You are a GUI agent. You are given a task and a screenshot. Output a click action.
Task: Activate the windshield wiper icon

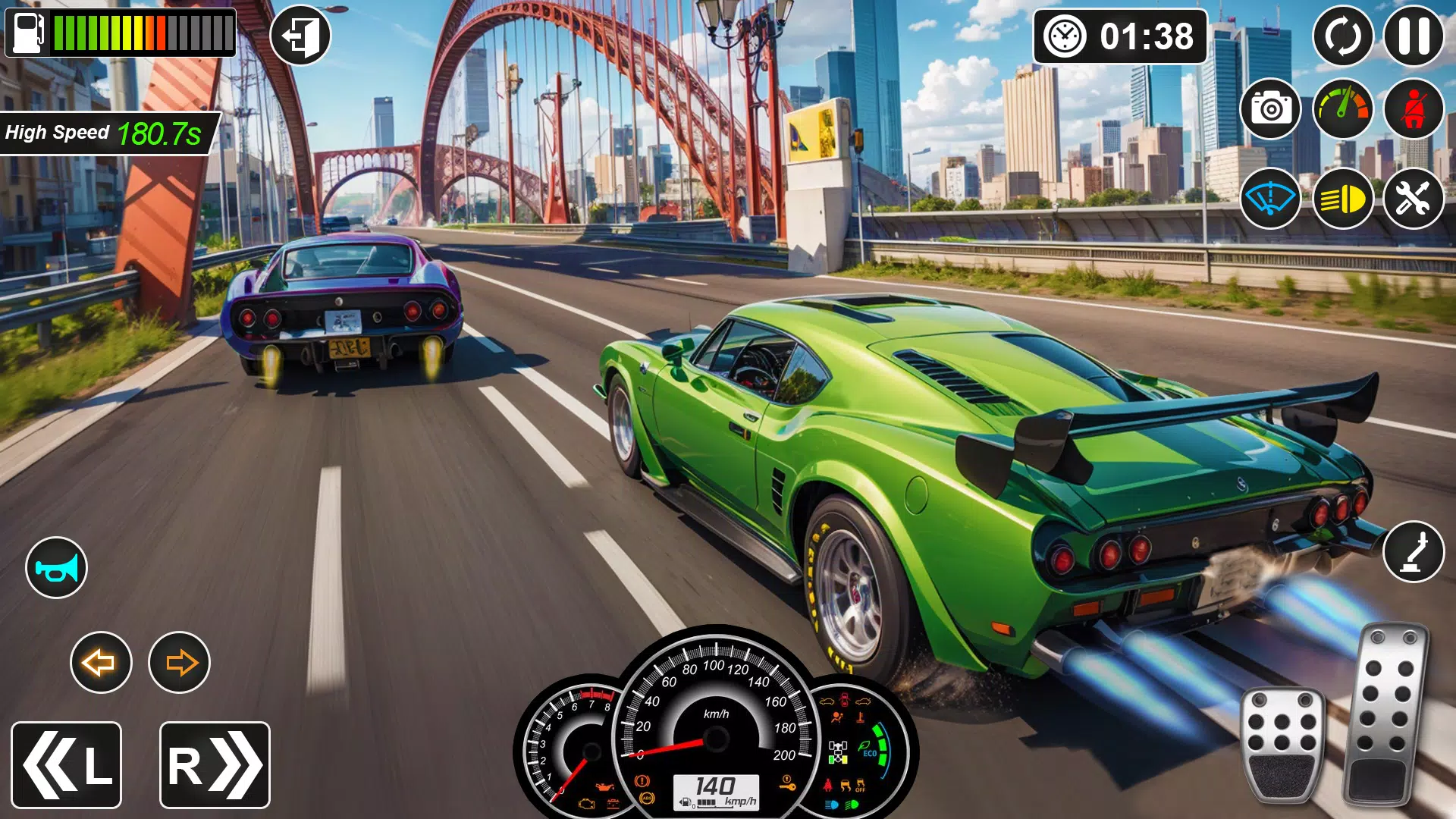(1269, 198)
